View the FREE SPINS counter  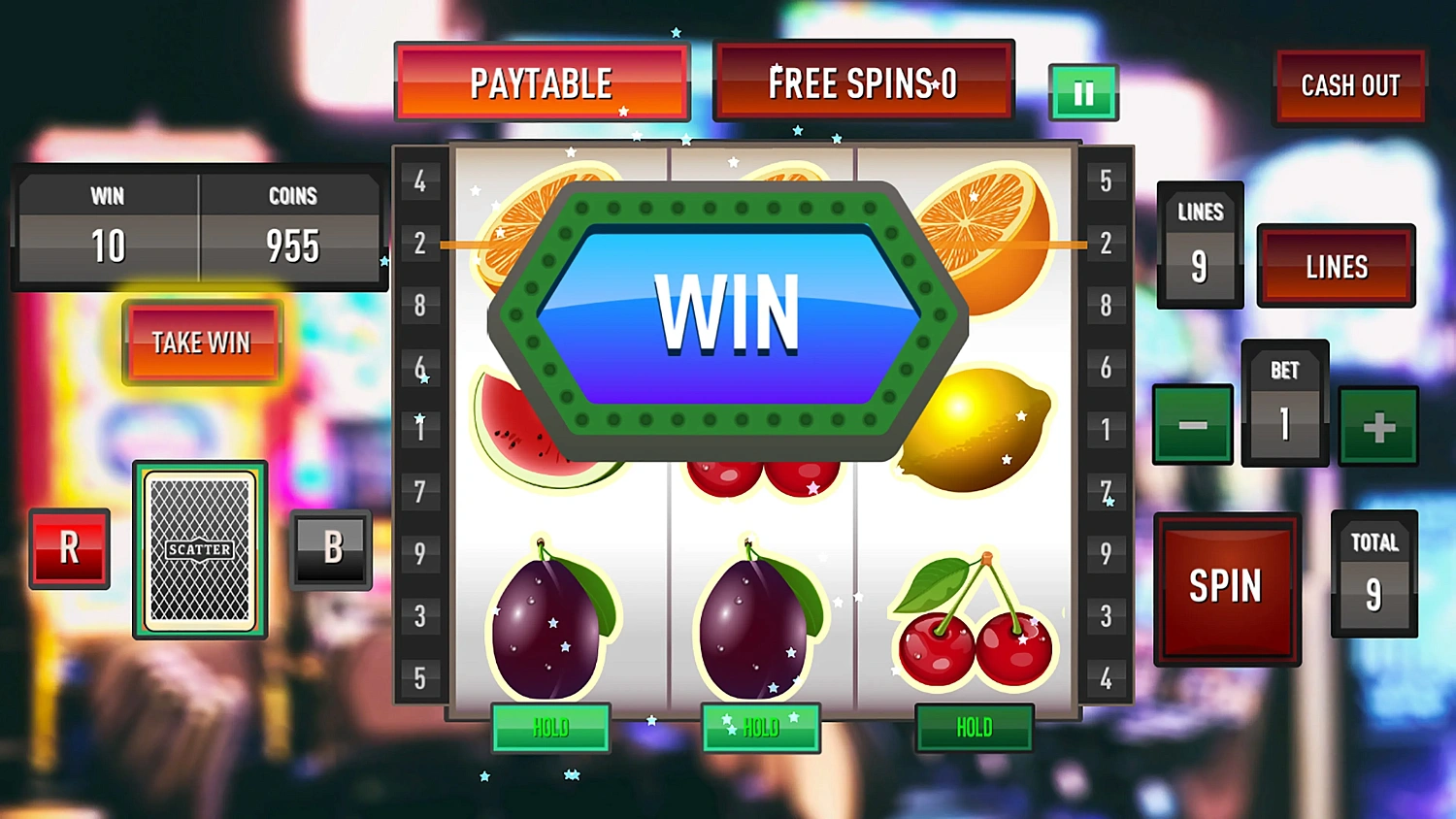click(862, 82)
